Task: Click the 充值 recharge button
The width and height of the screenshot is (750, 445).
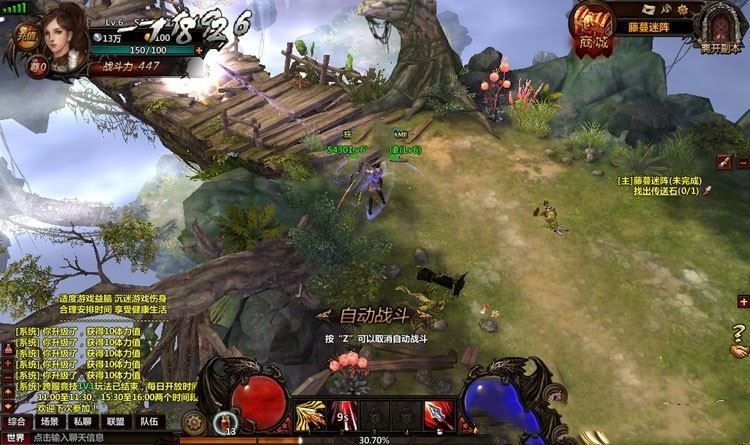Action: click(26, 36)
